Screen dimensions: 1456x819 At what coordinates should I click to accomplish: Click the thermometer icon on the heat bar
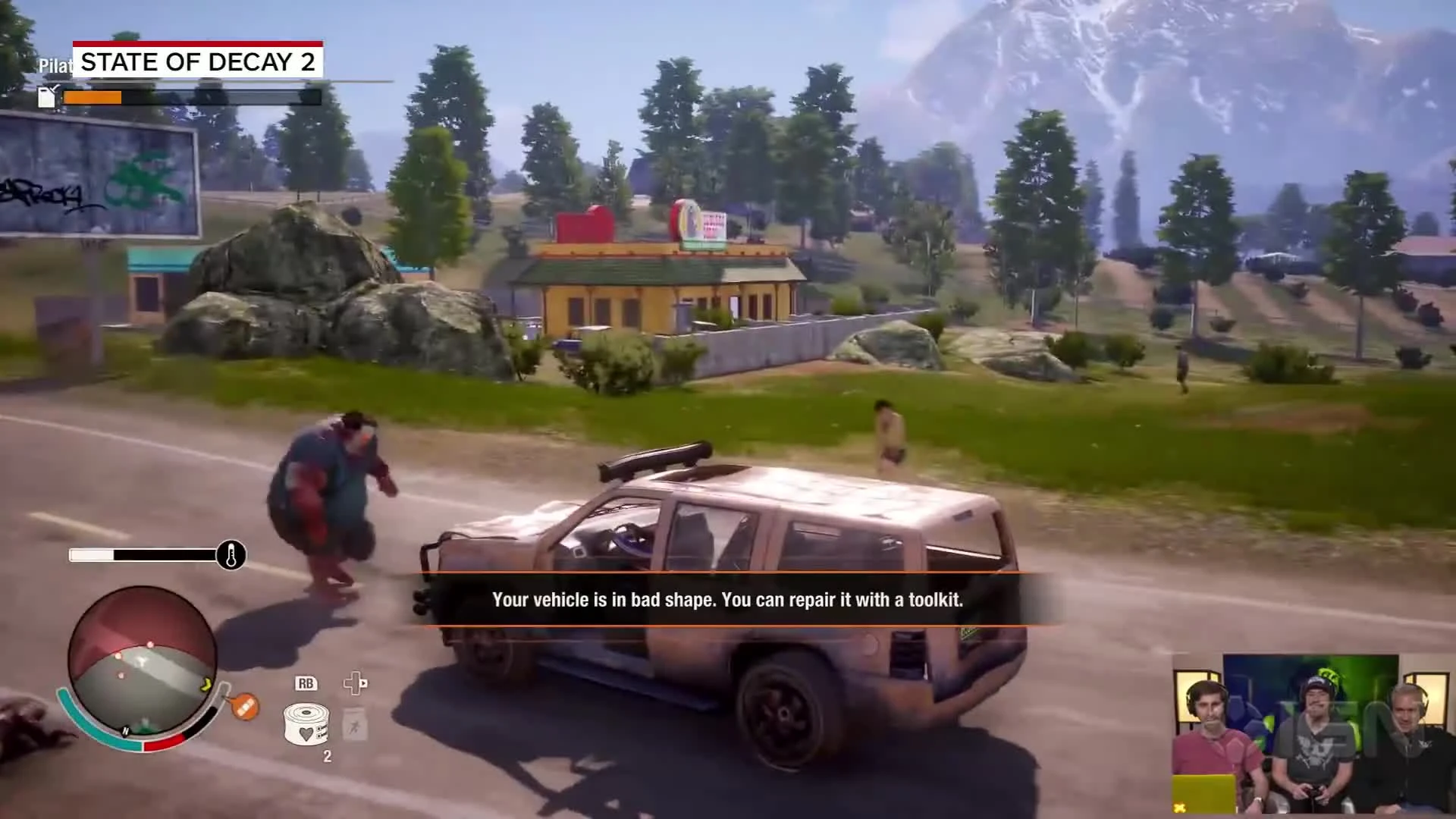(x=231, y=554)
